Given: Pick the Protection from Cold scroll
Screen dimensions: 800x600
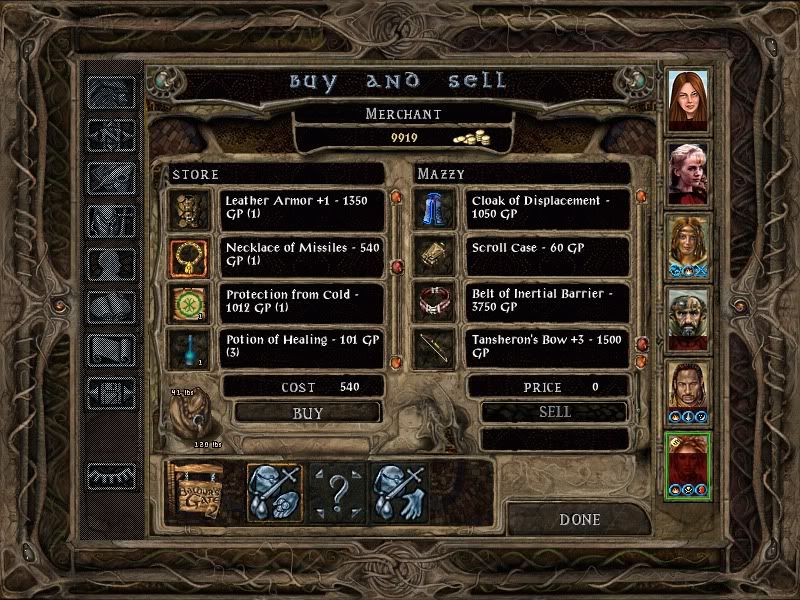Looking at the screenshot, I should click(x=301, y=302).
